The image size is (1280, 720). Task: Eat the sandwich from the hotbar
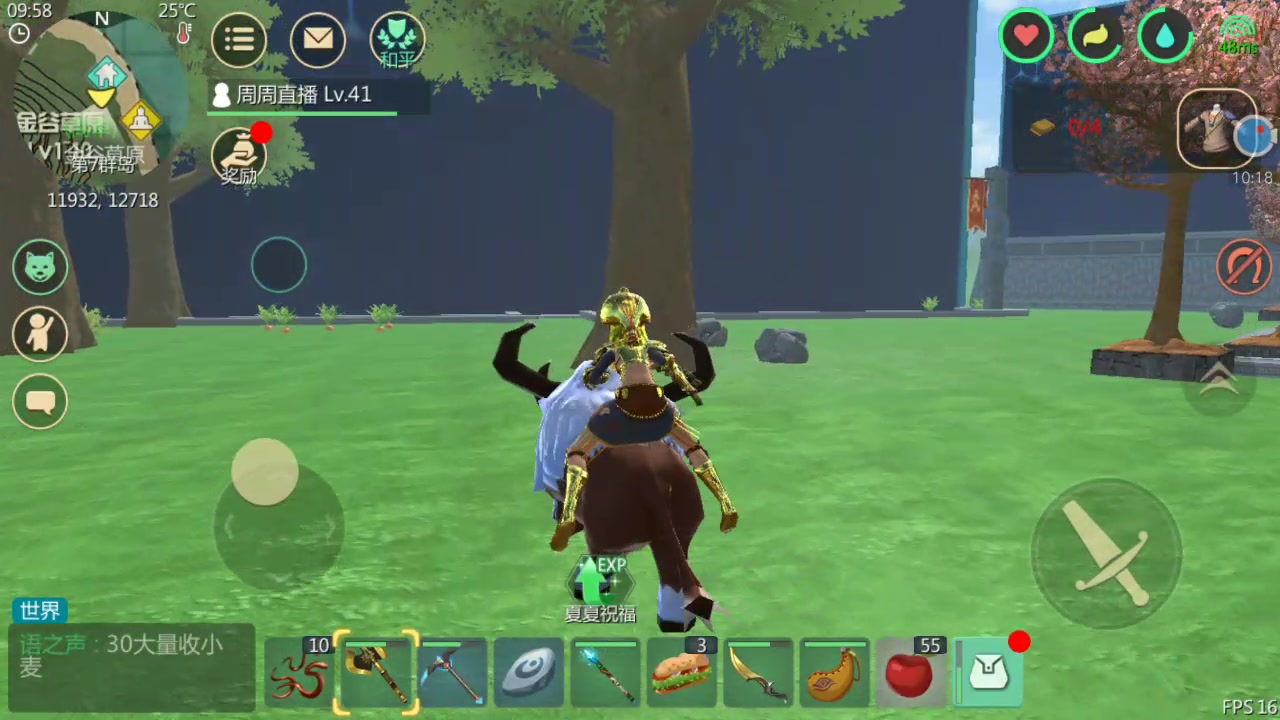point(681,673)
